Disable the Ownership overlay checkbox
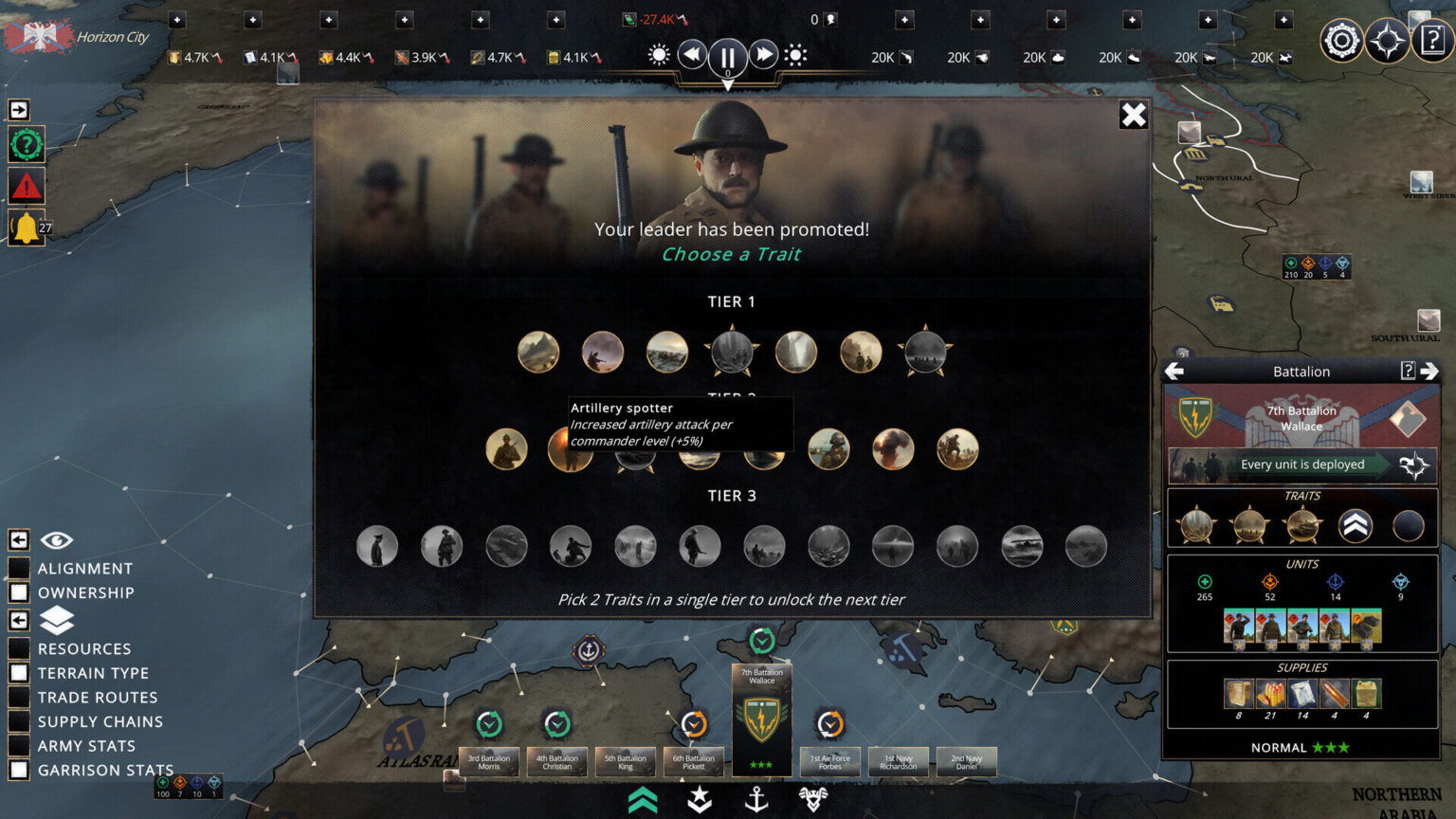 21,592
